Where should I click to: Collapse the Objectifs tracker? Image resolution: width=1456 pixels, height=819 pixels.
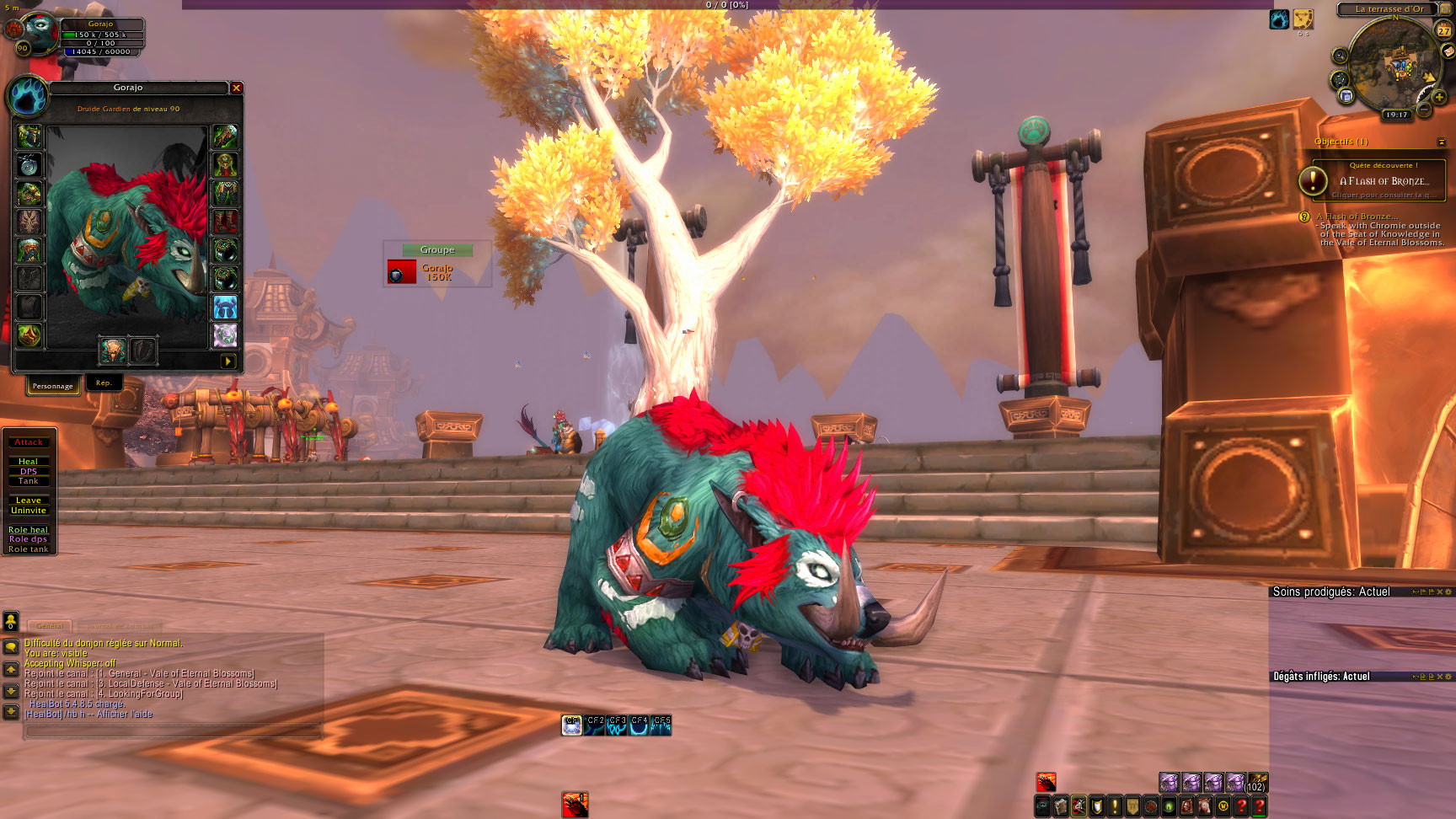pos(1441,142)
